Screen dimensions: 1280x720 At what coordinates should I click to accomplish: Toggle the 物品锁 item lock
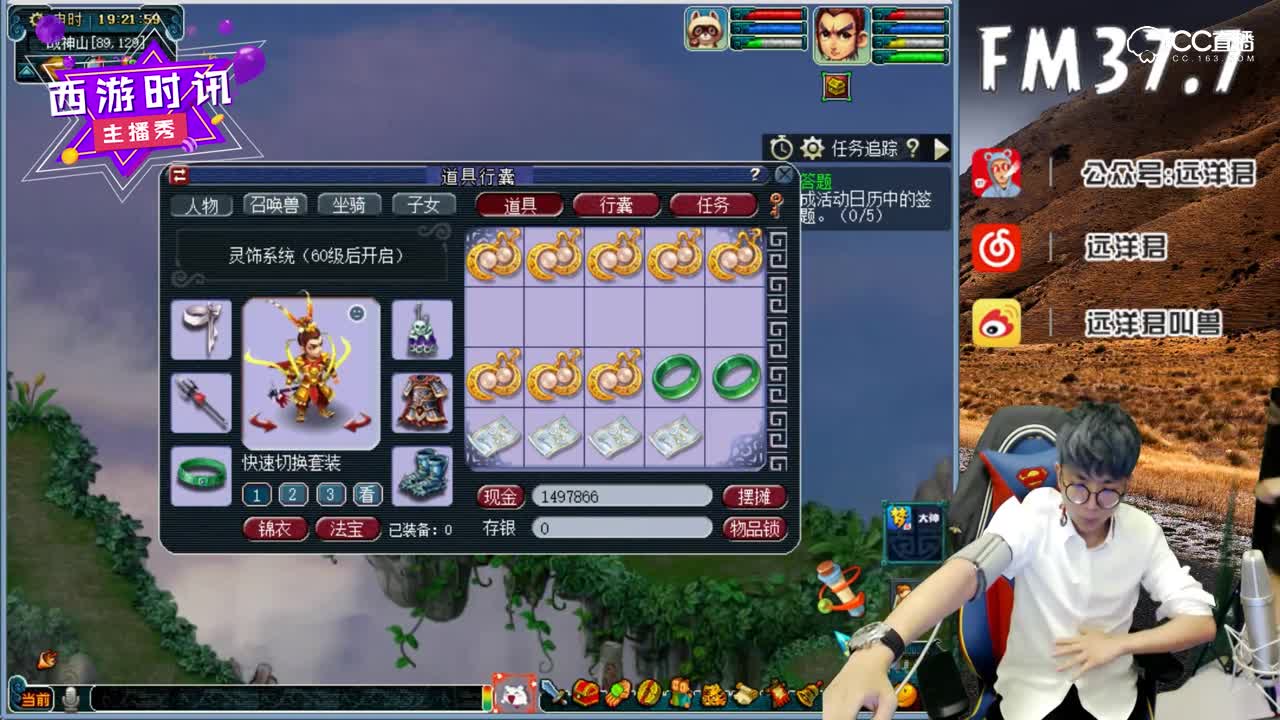753,528
